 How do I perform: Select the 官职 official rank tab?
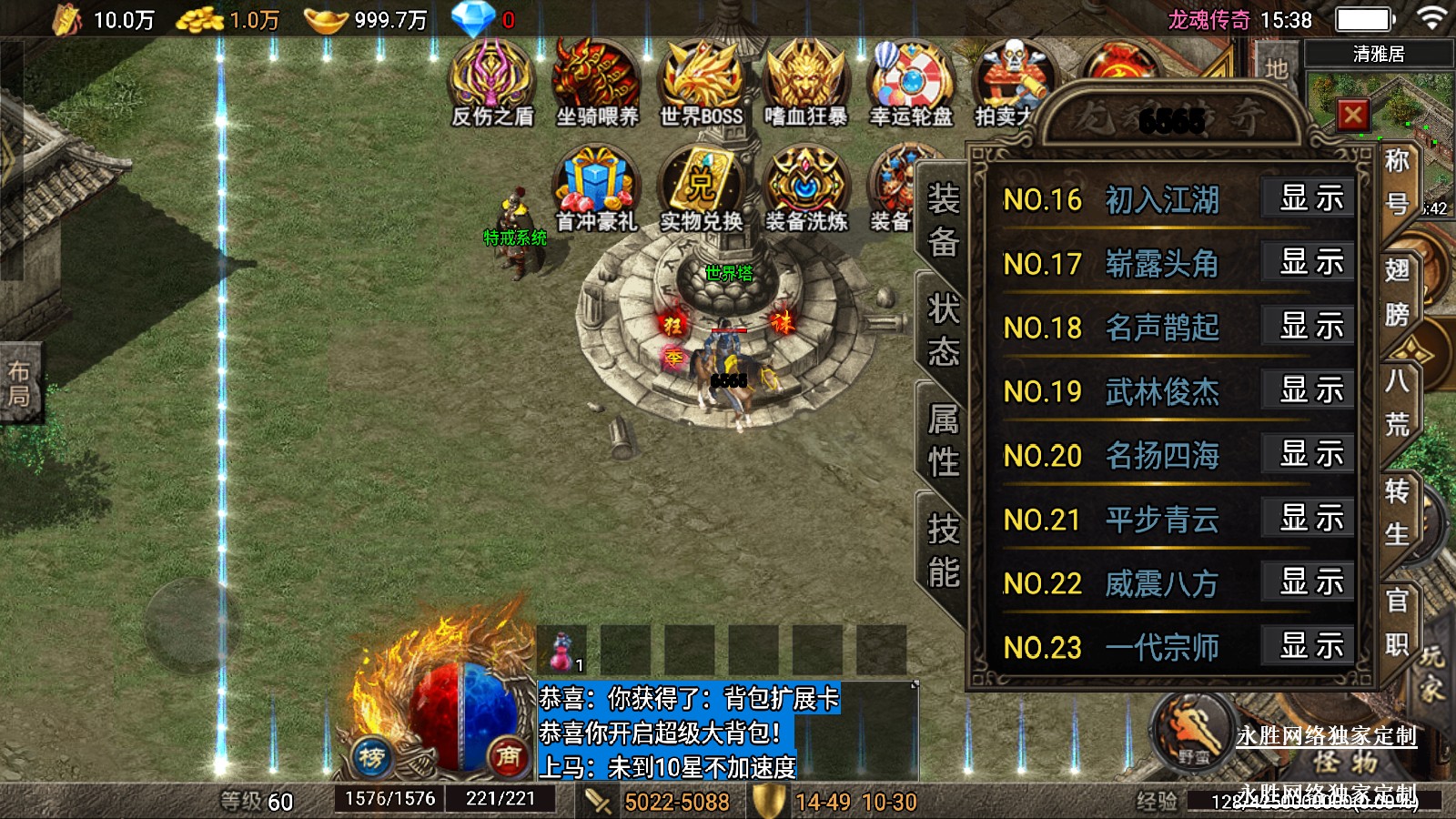[x=1397, y=622]
